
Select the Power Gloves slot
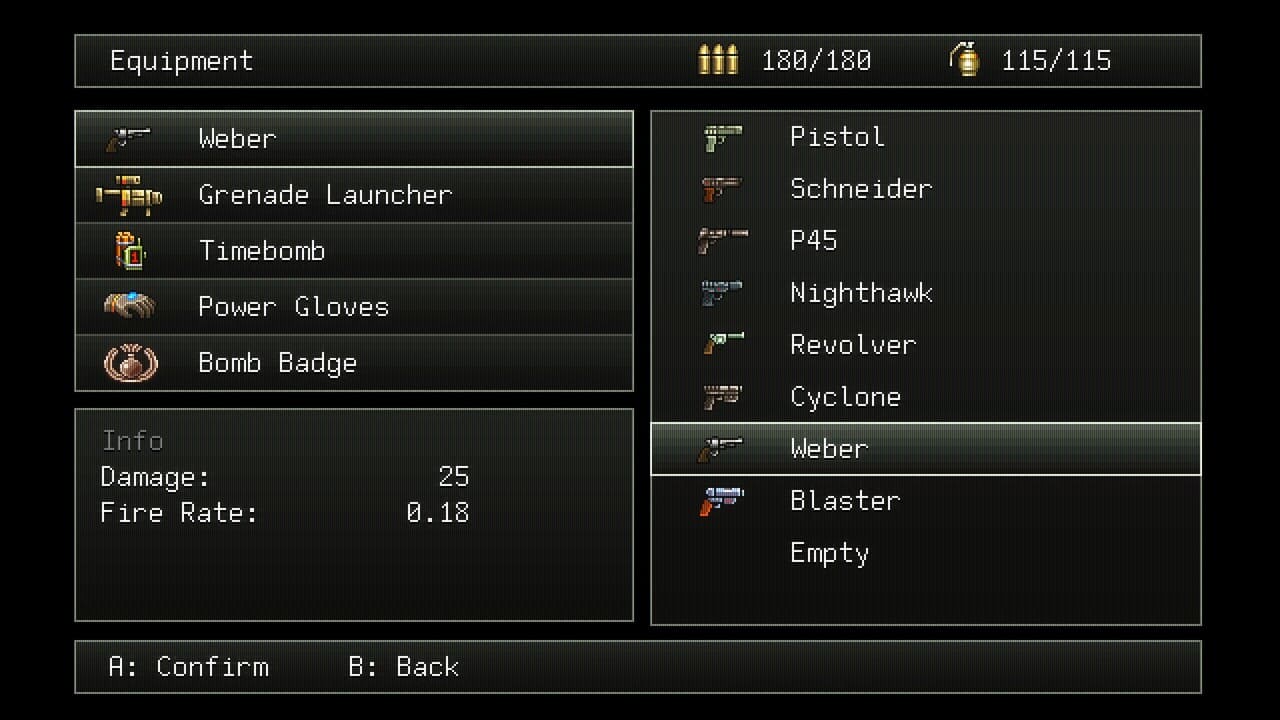[x=293, y=307]
